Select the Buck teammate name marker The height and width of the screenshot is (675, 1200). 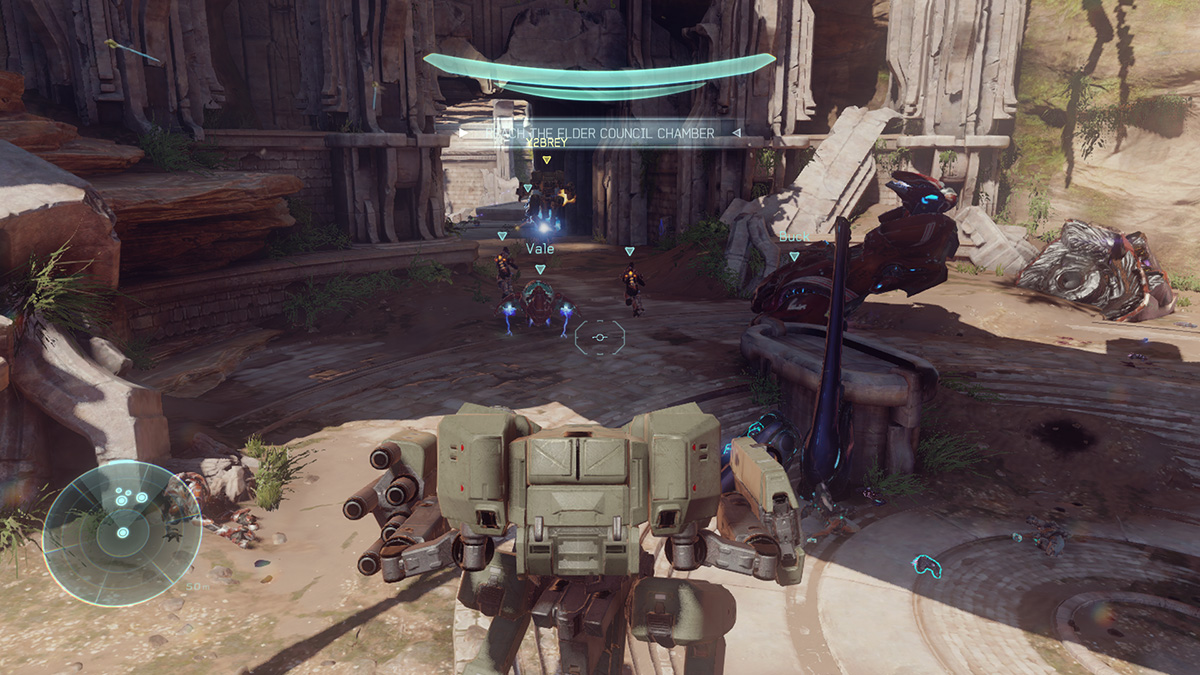(x=792, y=237)
